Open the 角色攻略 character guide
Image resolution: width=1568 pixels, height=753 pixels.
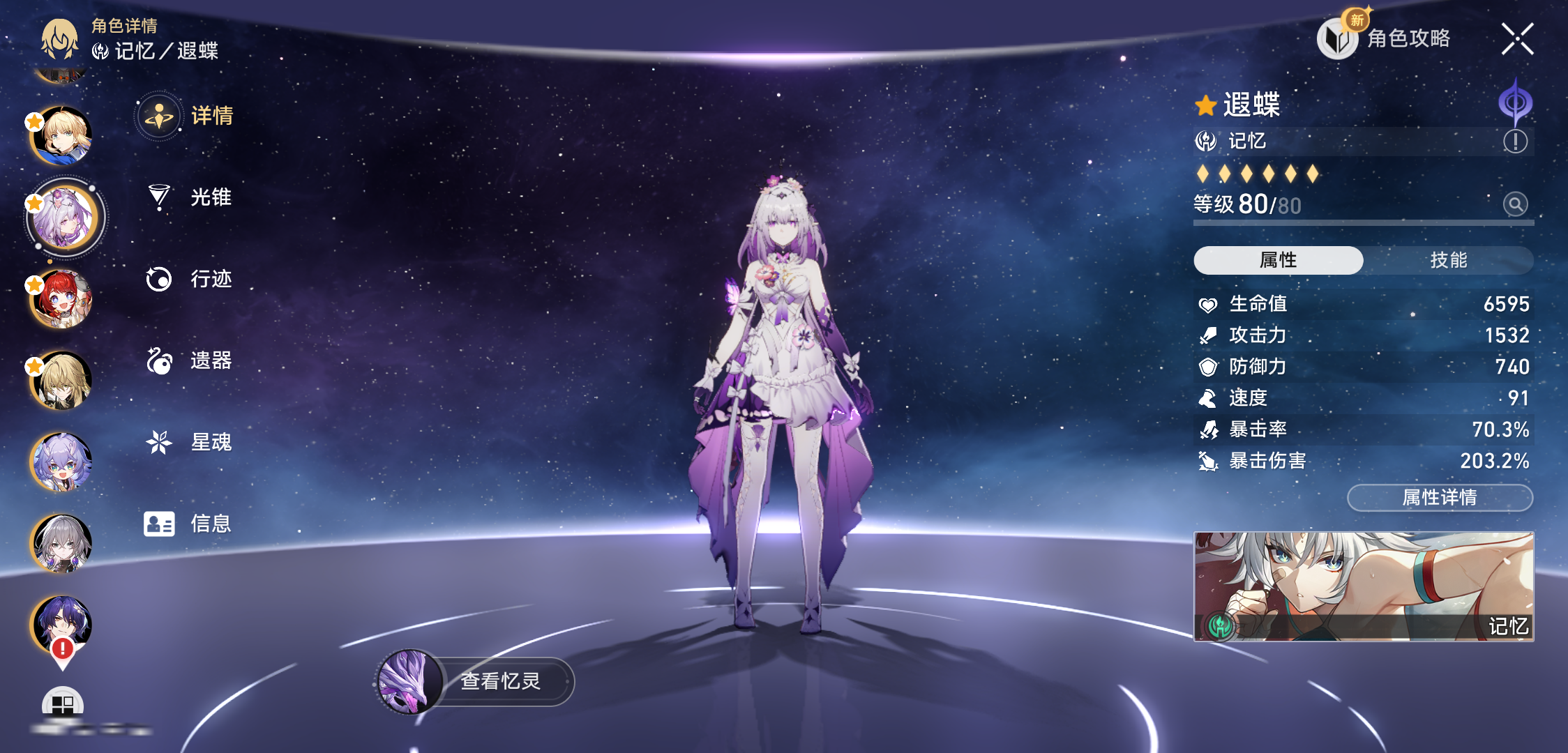(x=1386, y=38)
